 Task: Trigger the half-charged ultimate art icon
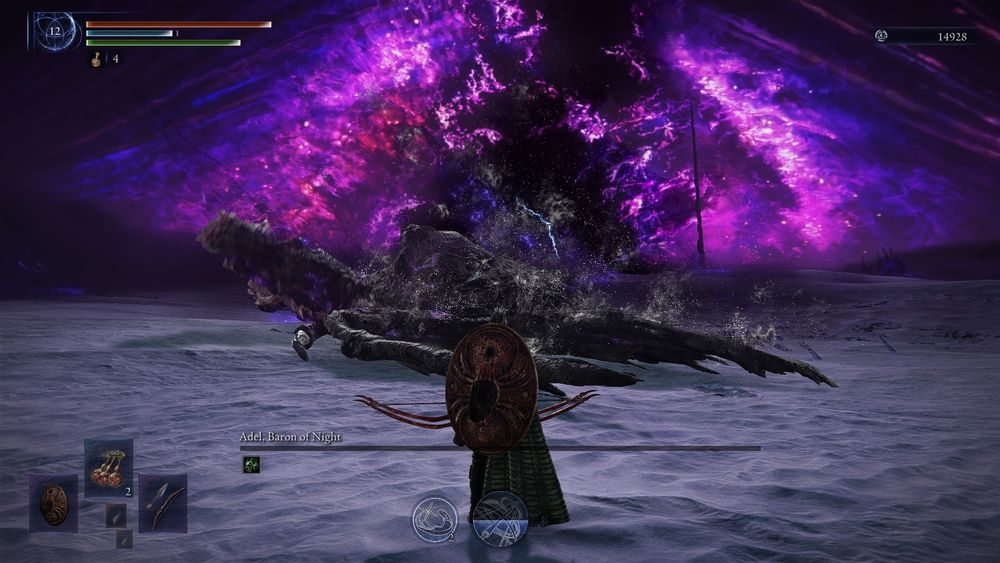point(499,520)
